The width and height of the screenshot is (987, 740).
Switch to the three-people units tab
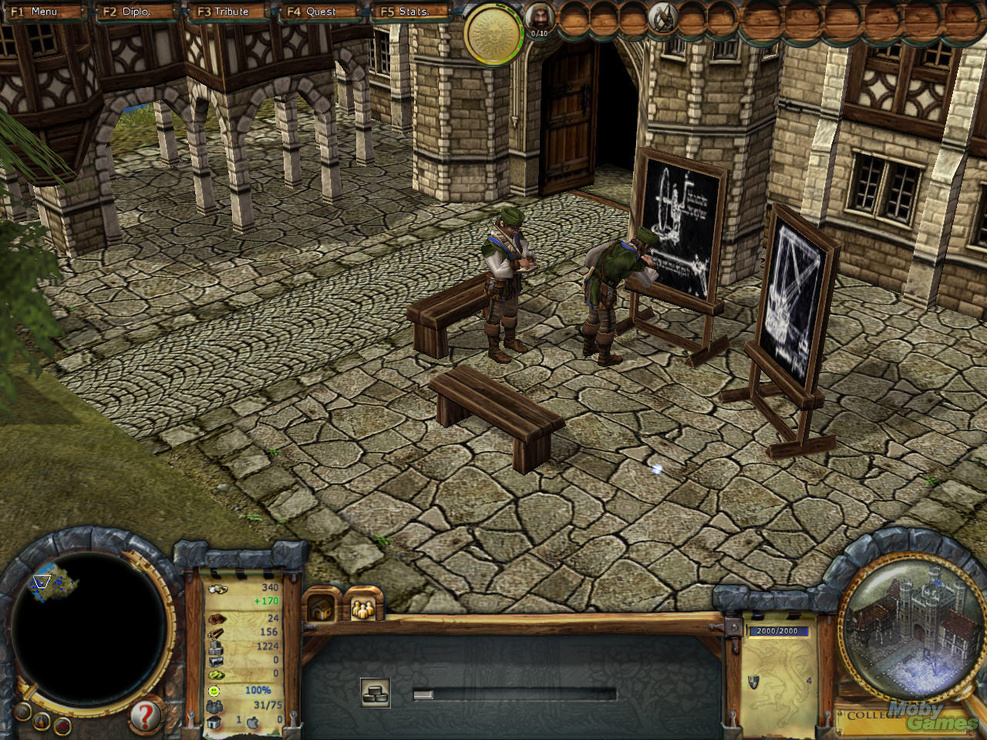[x=361, y=607]
